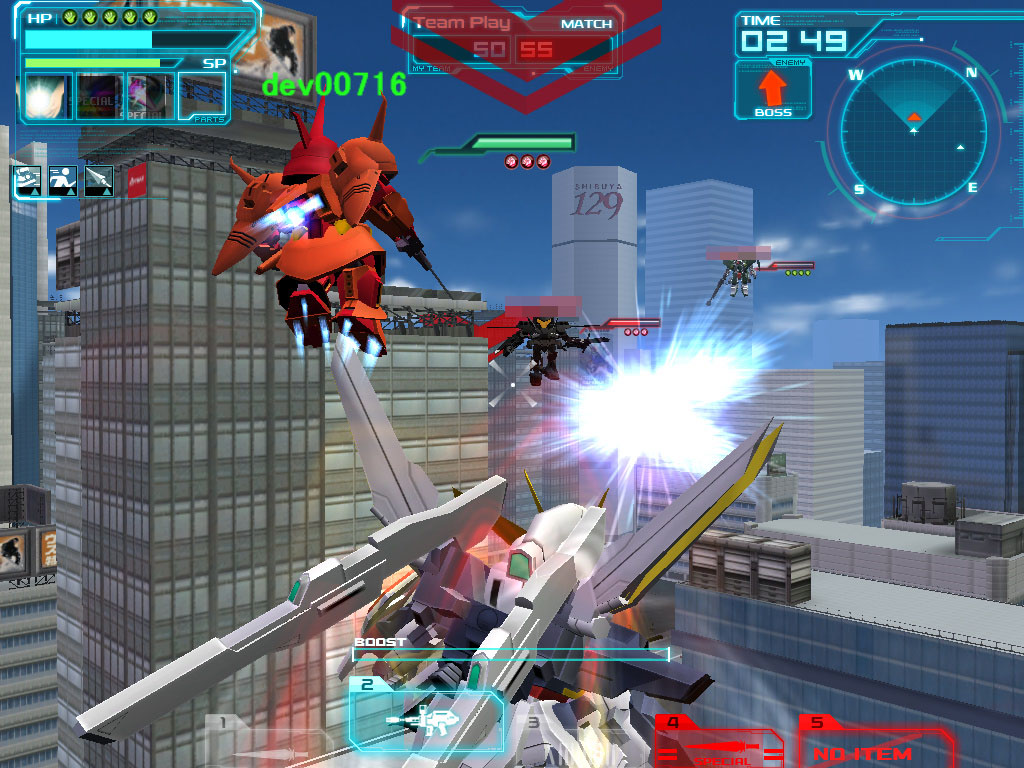The height and width of the screenshot is (768, 1024).
Task: Select the drill spike status icon
Action: 98,181
